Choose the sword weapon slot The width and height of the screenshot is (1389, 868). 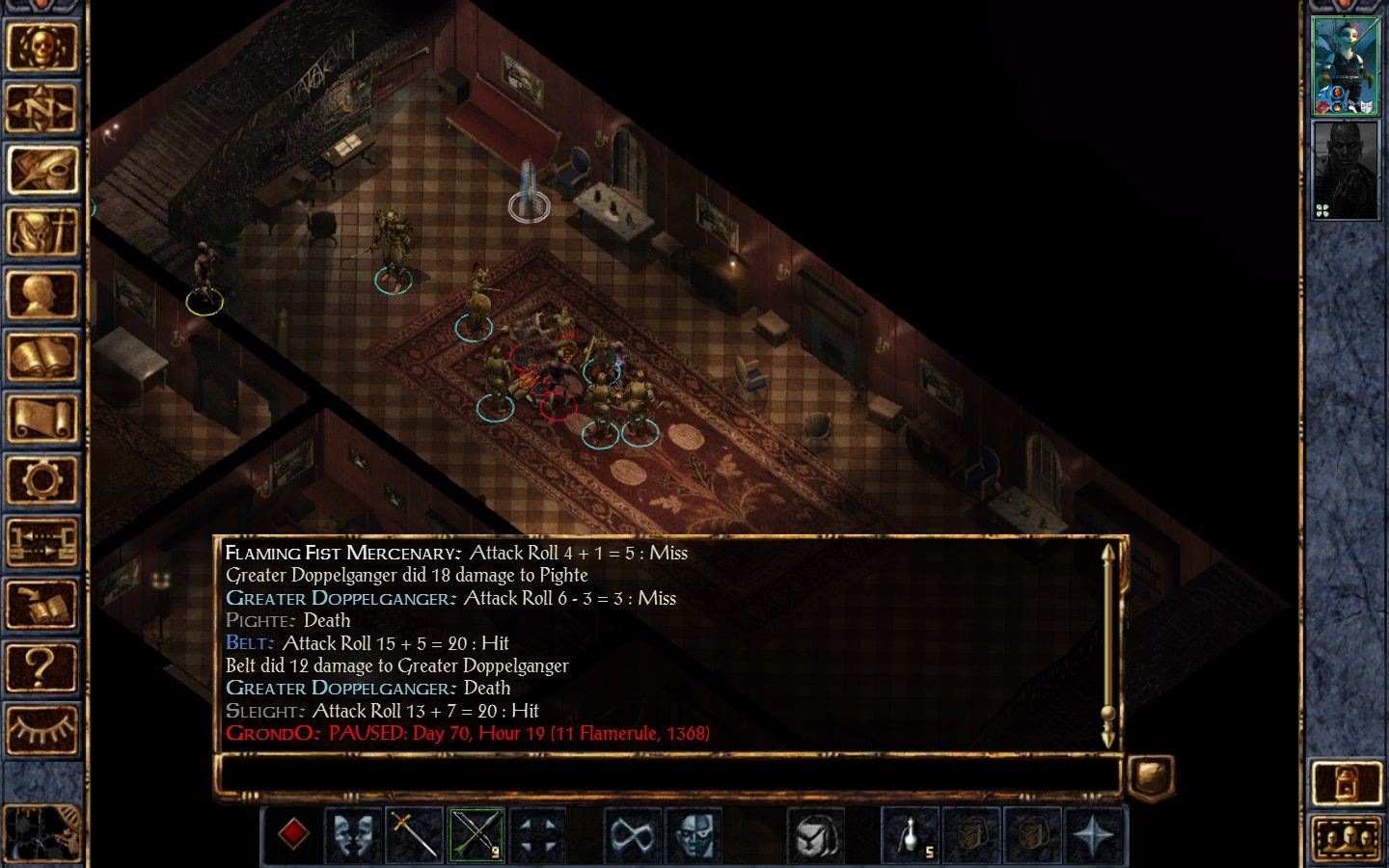415,834
